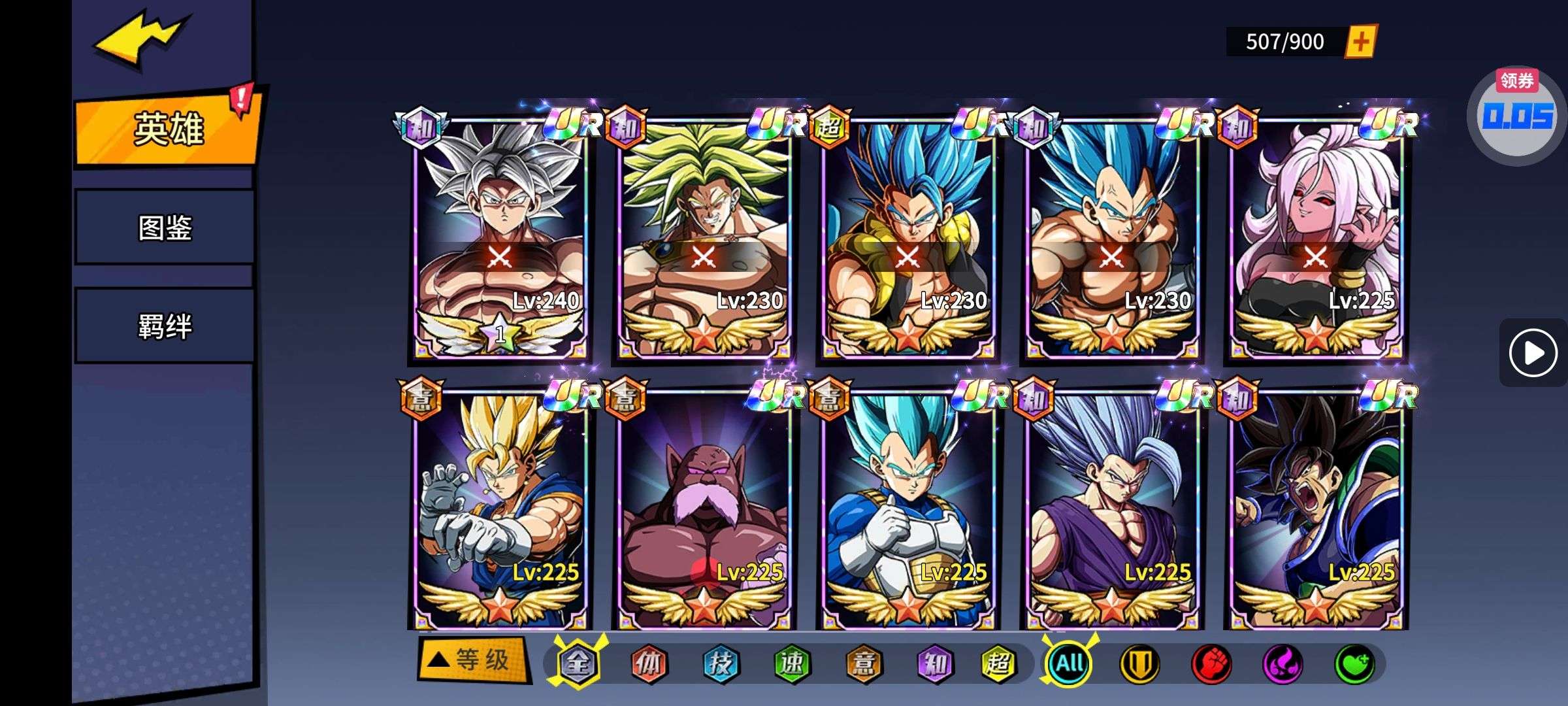This screenshot has width=1568, height=706.
Task: Open the 英雄 heroes tab
Action: point(168,129)
